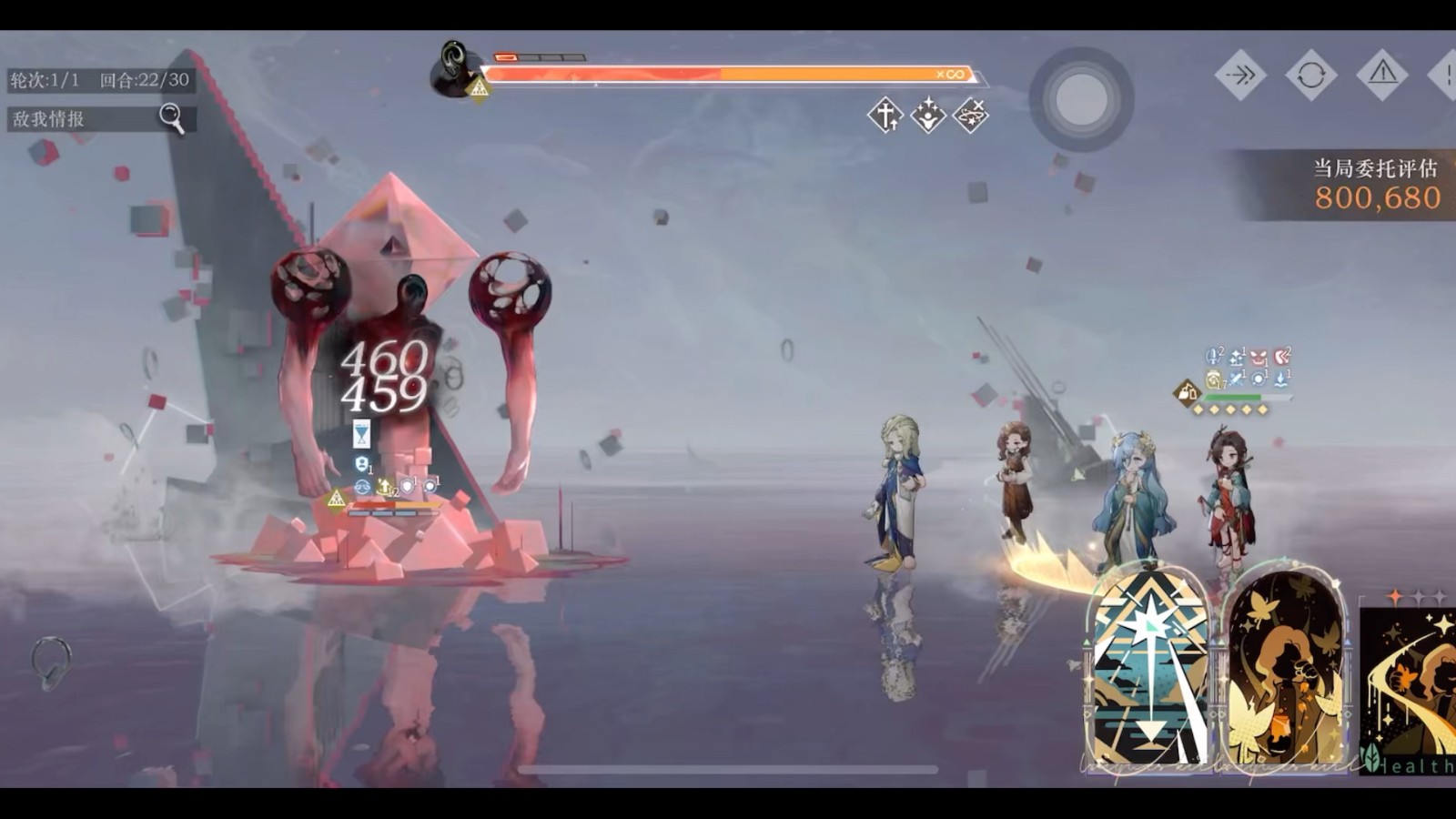1456x819 pixels.
Task: Select the white star beam skill card
Action: click(x=1149, y=670)
